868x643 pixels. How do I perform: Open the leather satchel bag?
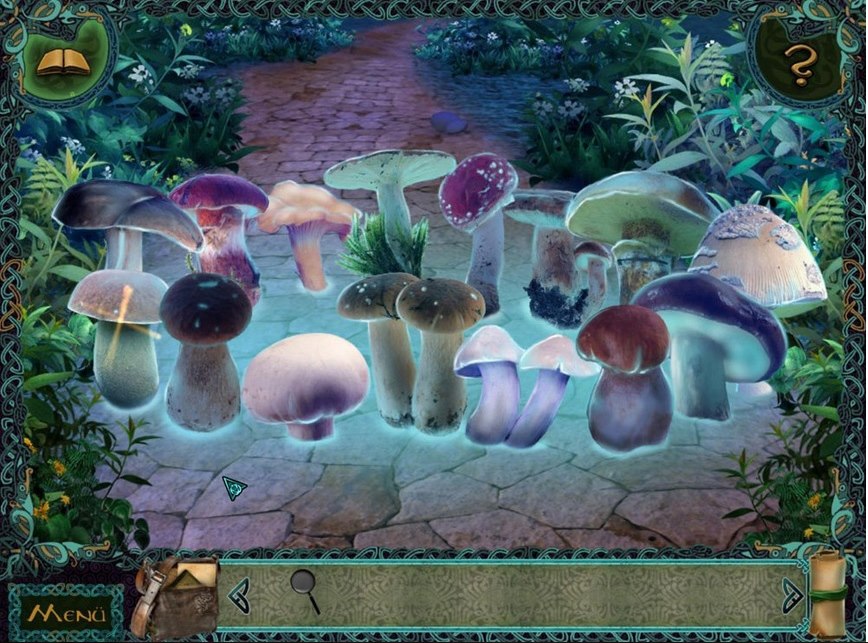pyautogui.click(x=179, y=596)
